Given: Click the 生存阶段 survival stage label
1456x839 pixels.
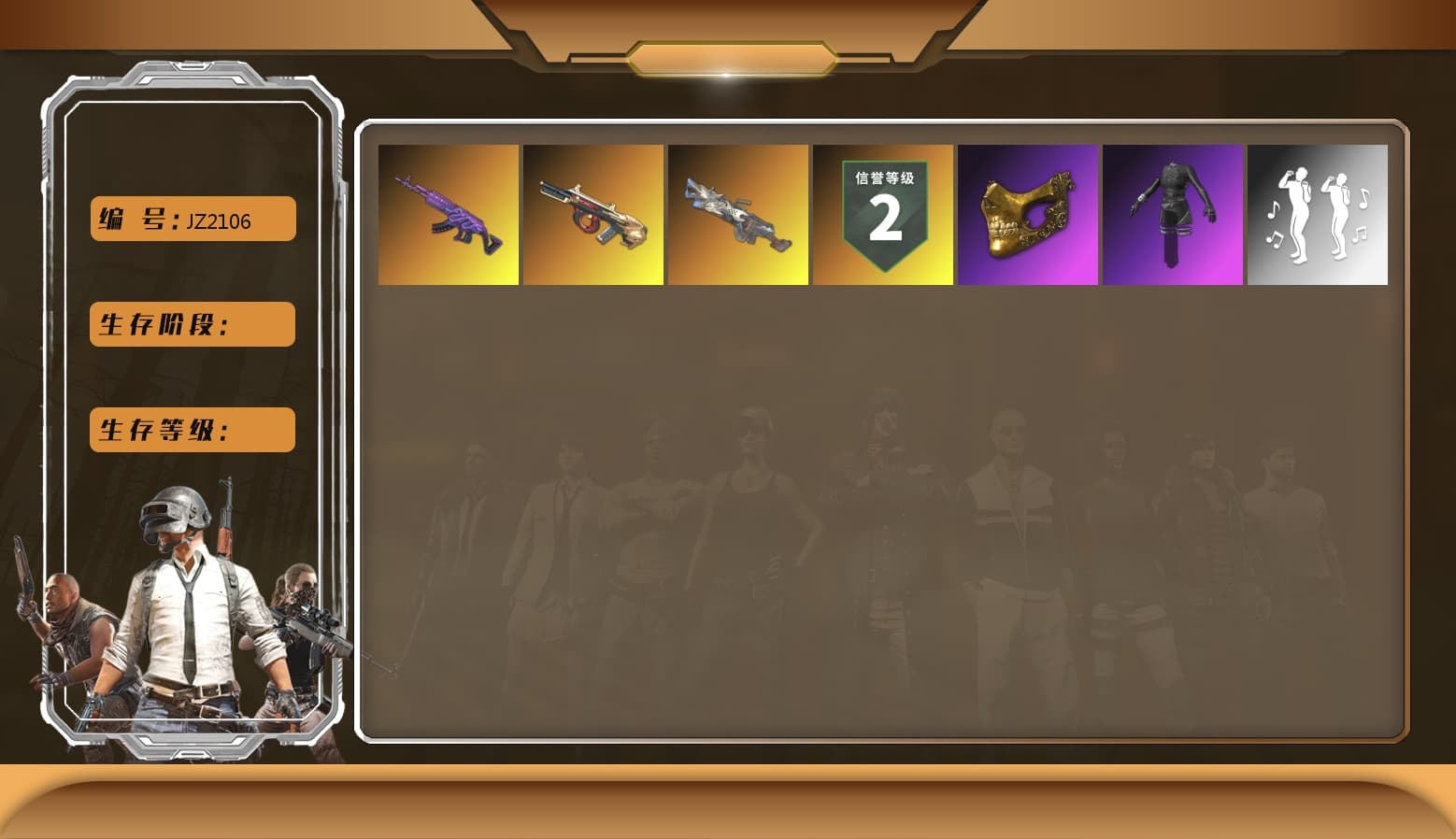Looking at the screenshot, I should click(x=191, y=324).
